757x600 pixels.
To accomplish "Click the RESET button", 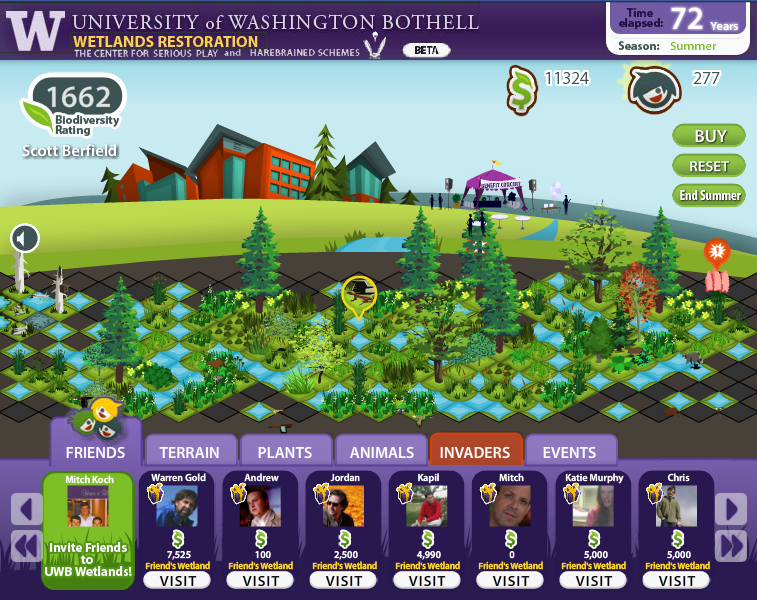I will click(x=709, y=166).
